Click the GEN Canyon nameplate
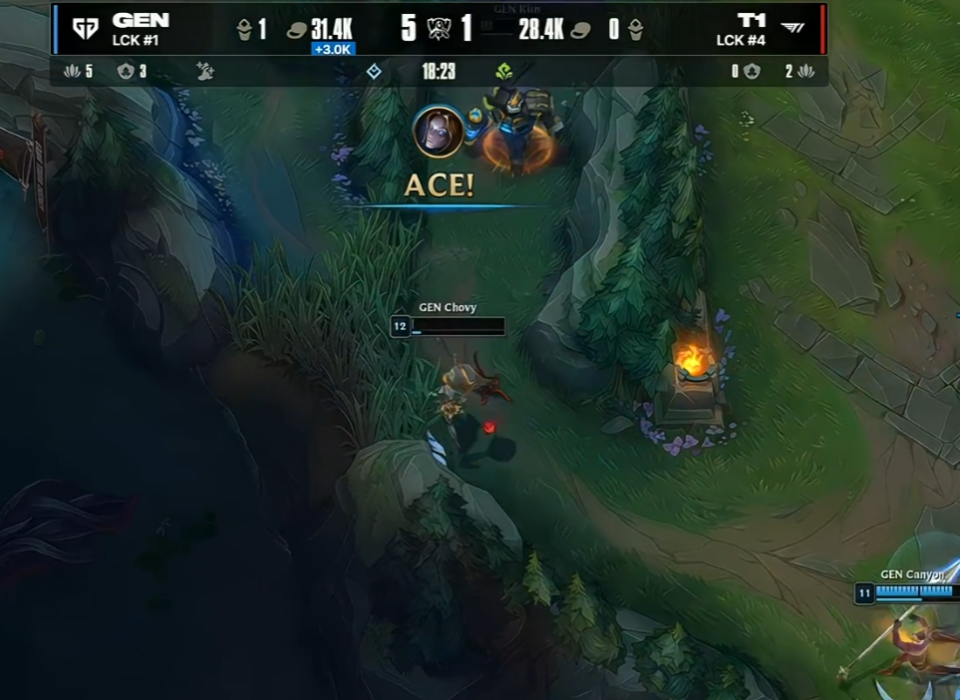960x700 pixels. [911, 575]
